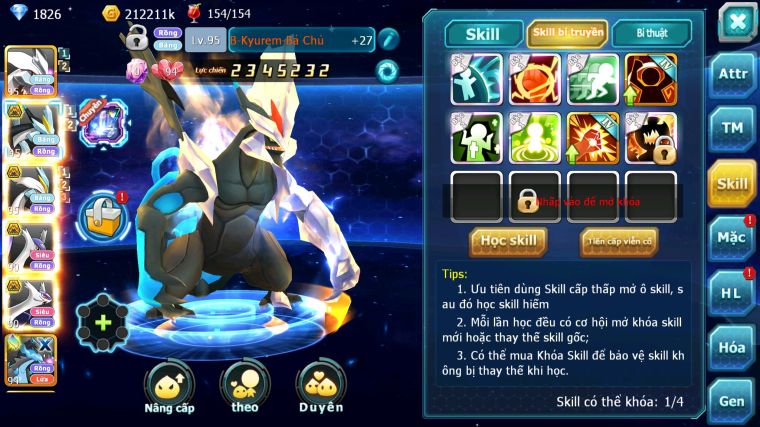Tap the blue padlock icon with alert

[x=101, y=215]
